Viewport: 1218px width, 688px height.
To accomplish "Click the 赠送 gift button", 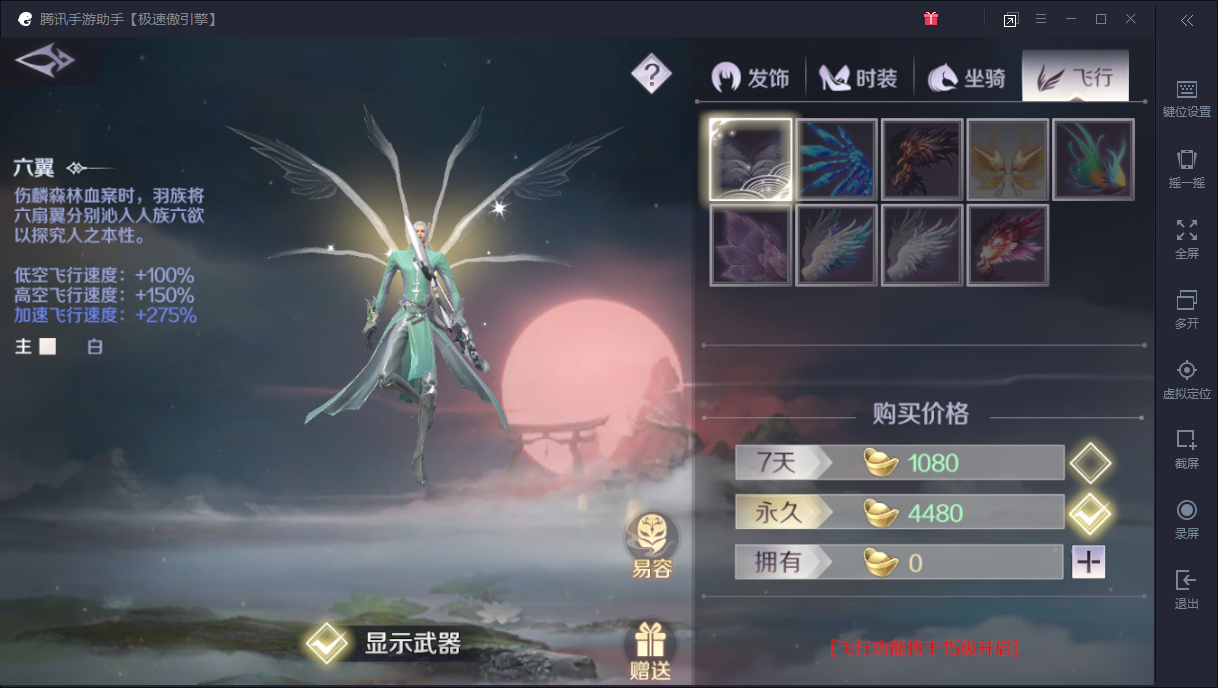I will click(x=651, y=652).
